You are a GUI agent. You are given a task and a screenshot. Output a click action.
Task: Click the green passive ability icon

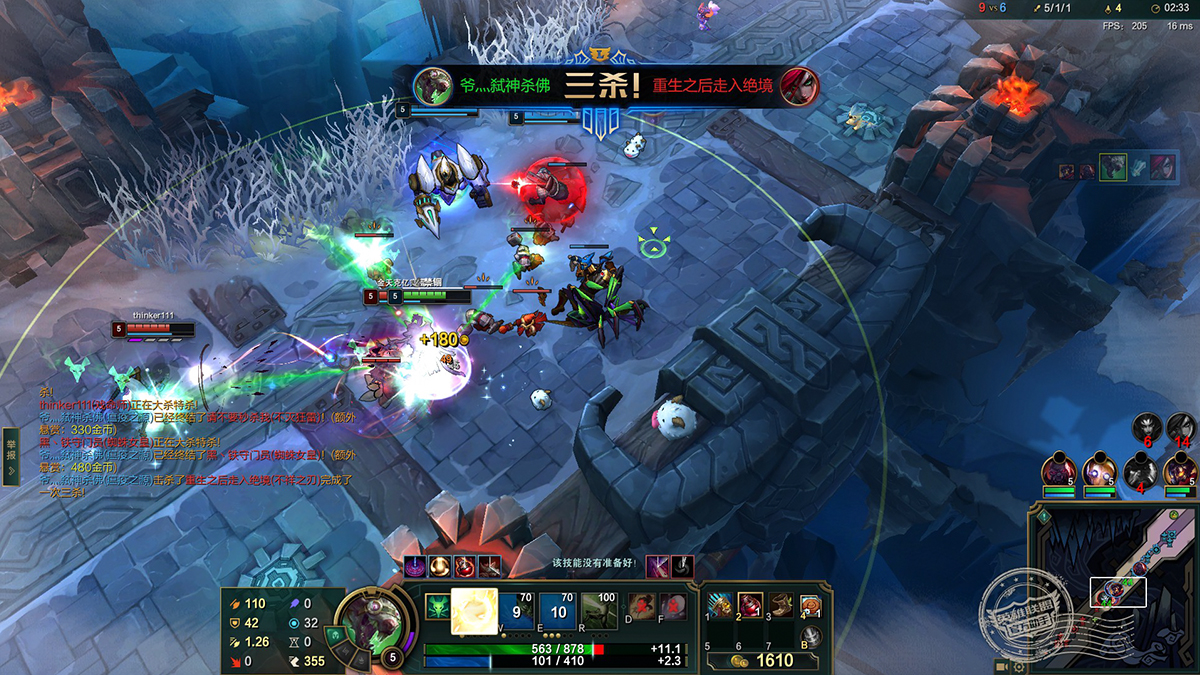(438, 607)
